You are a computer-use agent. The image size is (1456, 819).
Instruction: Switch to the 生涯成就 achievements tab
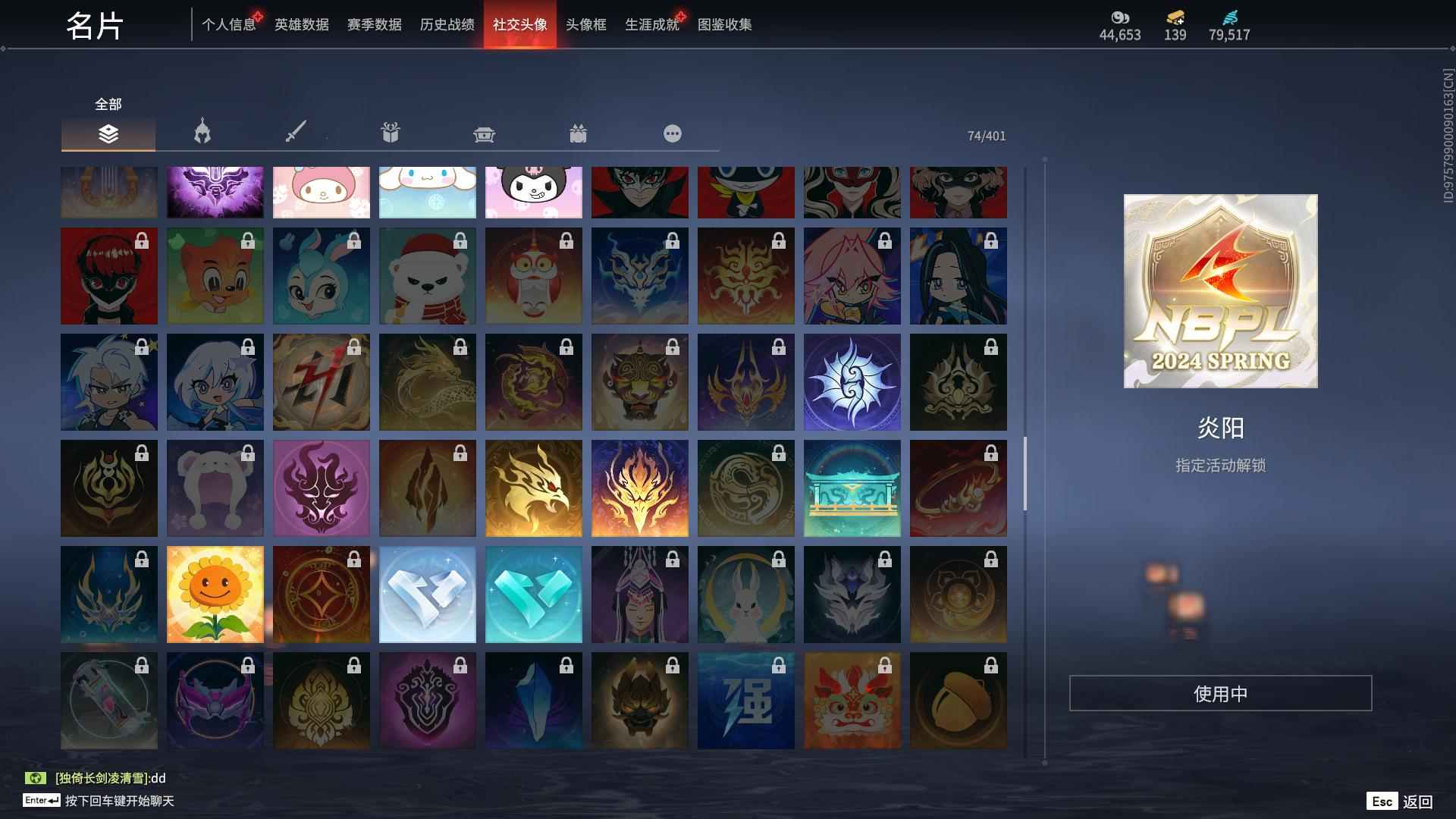(x=651, y=24)
